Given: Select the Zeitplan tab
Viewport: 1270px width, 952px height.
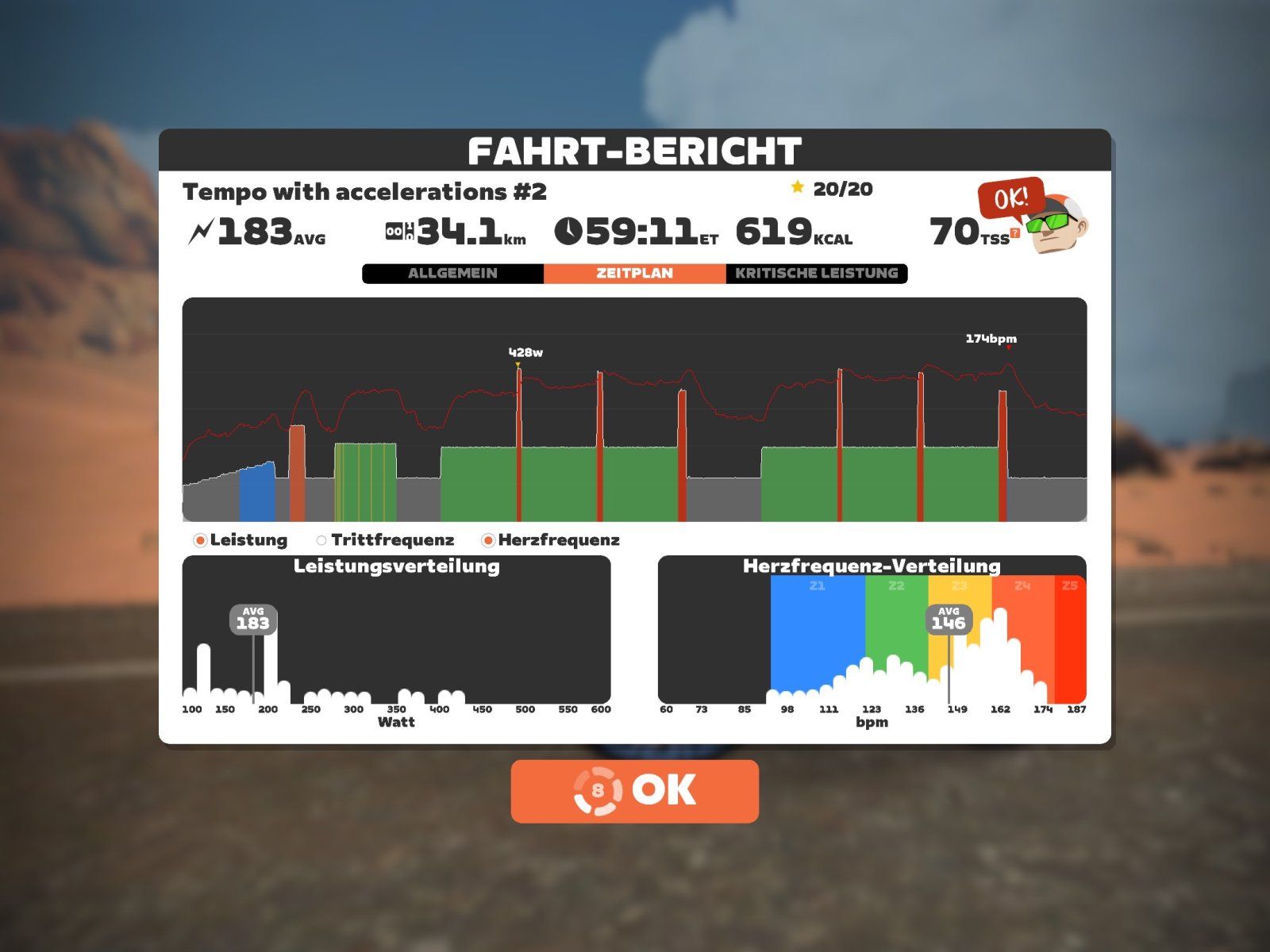Looking at the screenshot, I should coord(634,273).
